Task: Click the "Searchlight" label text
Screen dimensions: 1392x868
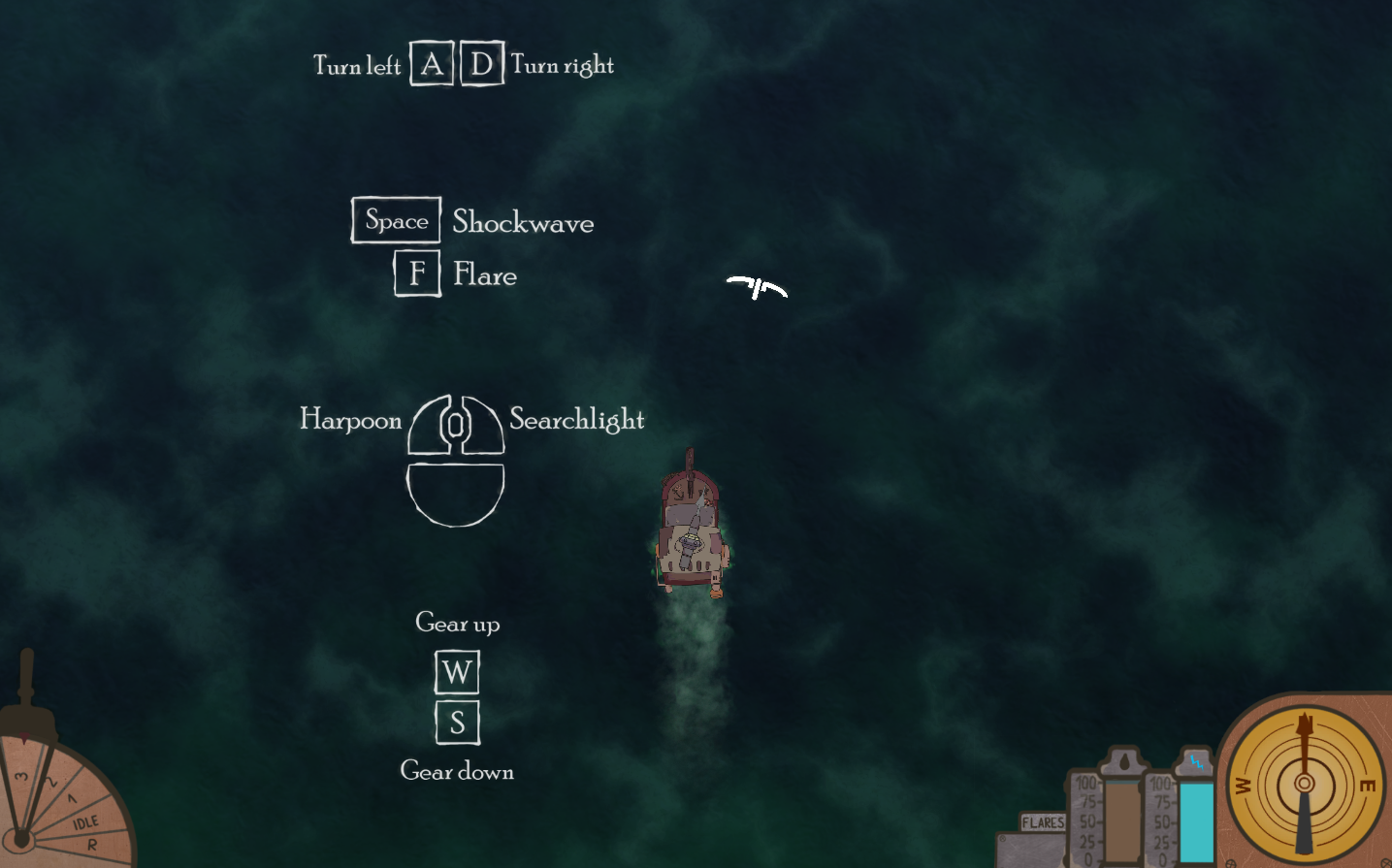Action: (x=576, y=420)
